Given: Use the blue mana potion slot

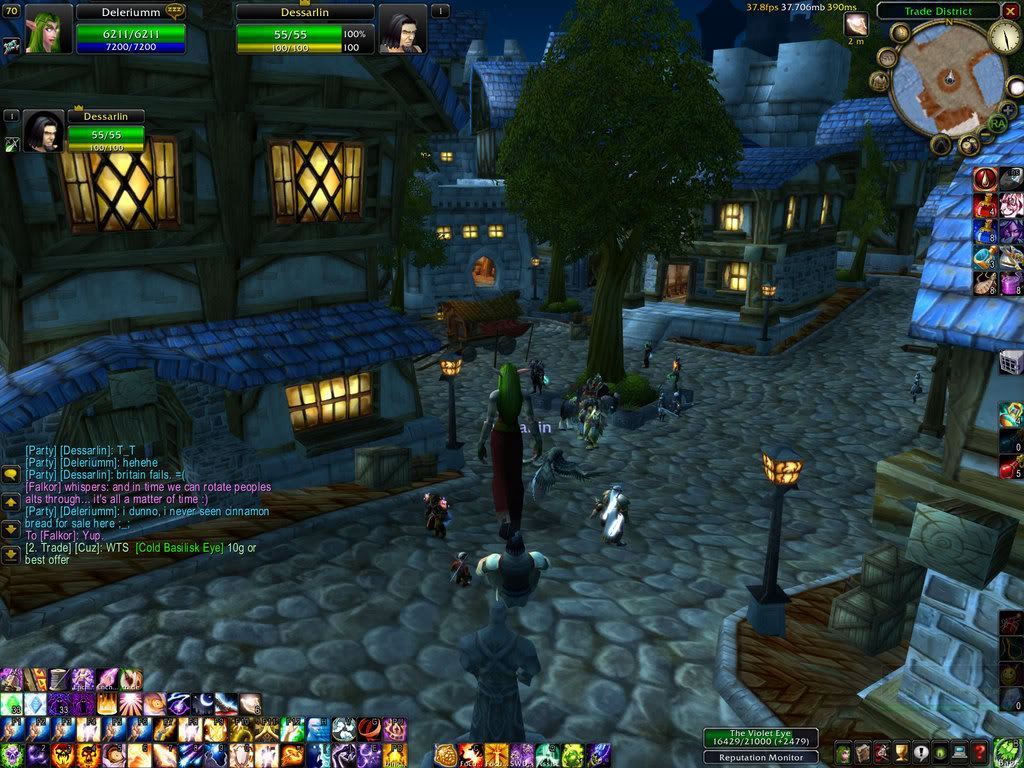Looking at the screenshot, I should (x=1010, y=440).
